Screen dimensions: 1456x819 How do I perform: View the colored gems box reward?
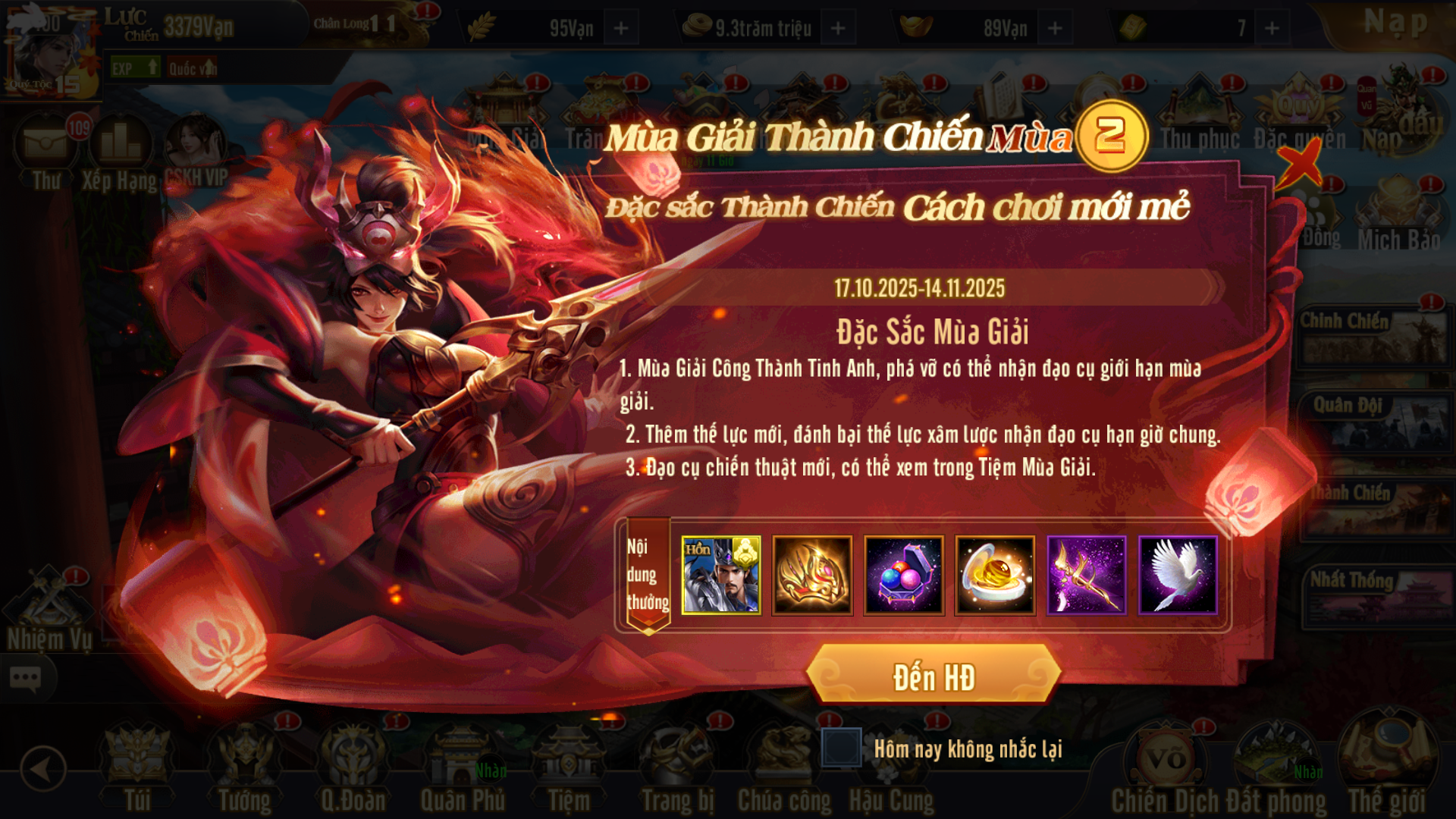[x=904, y=575]
